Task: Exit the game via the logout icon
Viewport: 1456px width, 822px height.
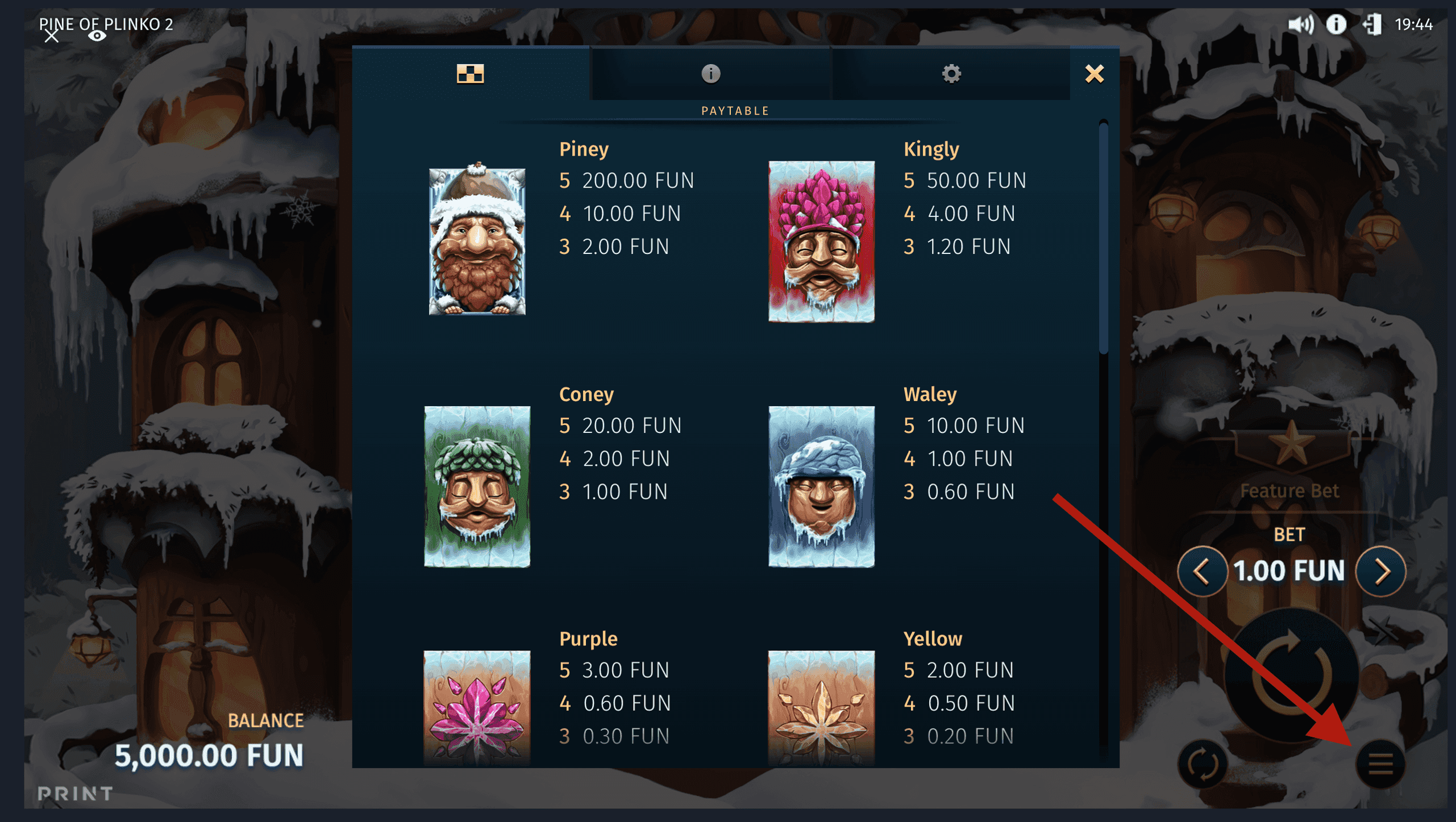Action: pos(1375,25)
